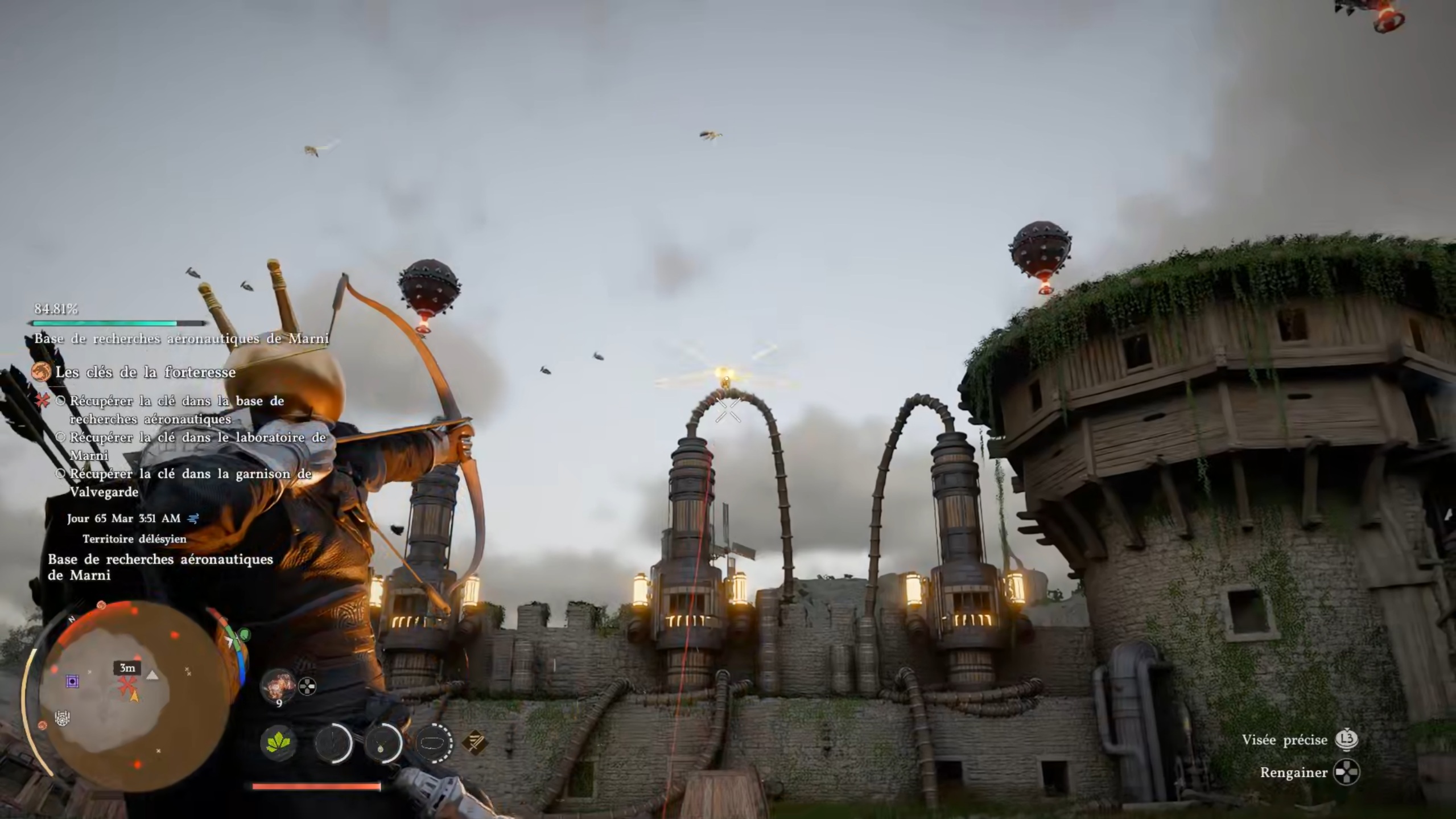This screenshot has width=1456, height=819.
Task: Open the "Les clés de la forteresse" quest
Action: [x=145, y=372]
